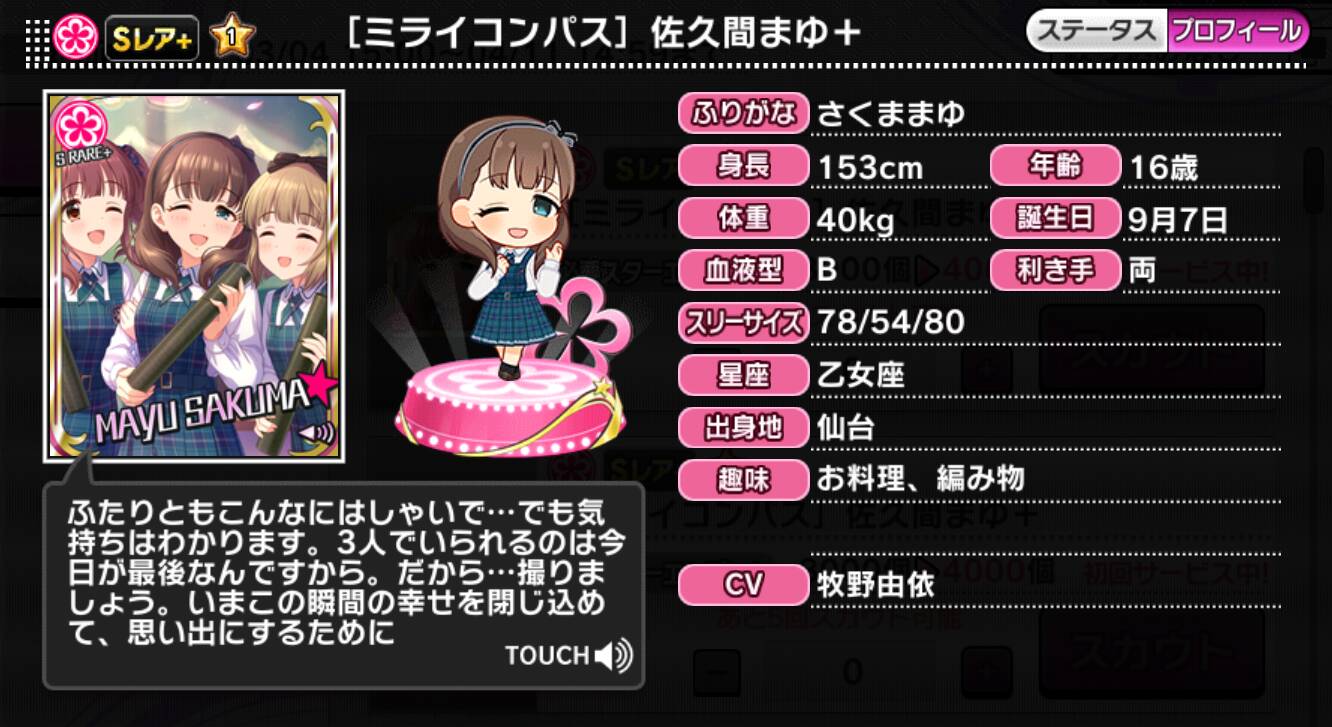Click the 血液型 label pill
1332x727 pixels.
point(742,270)
